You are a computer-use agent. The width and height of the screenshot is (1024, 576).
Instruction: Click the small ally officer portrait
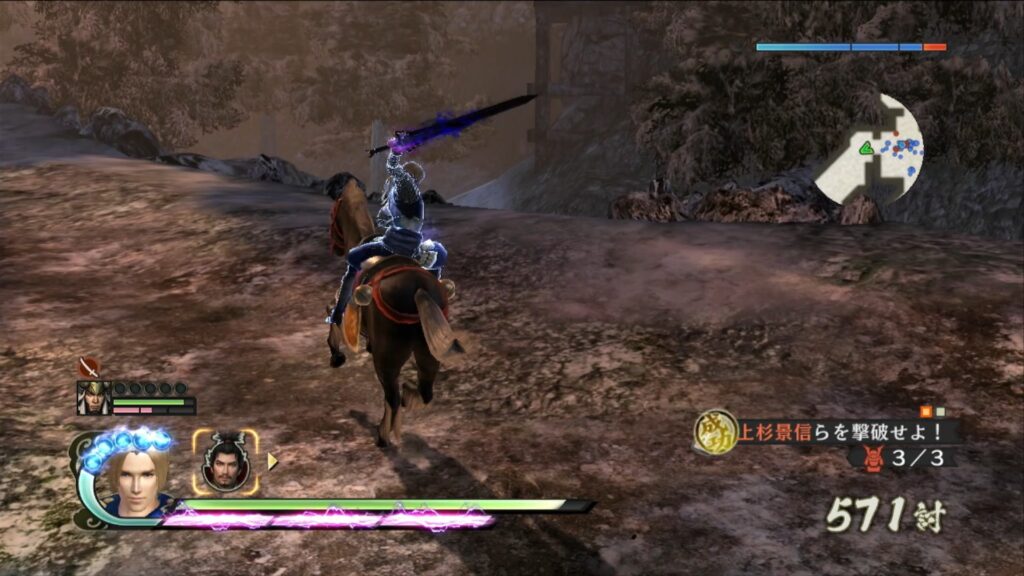click(x=93, y=398)
